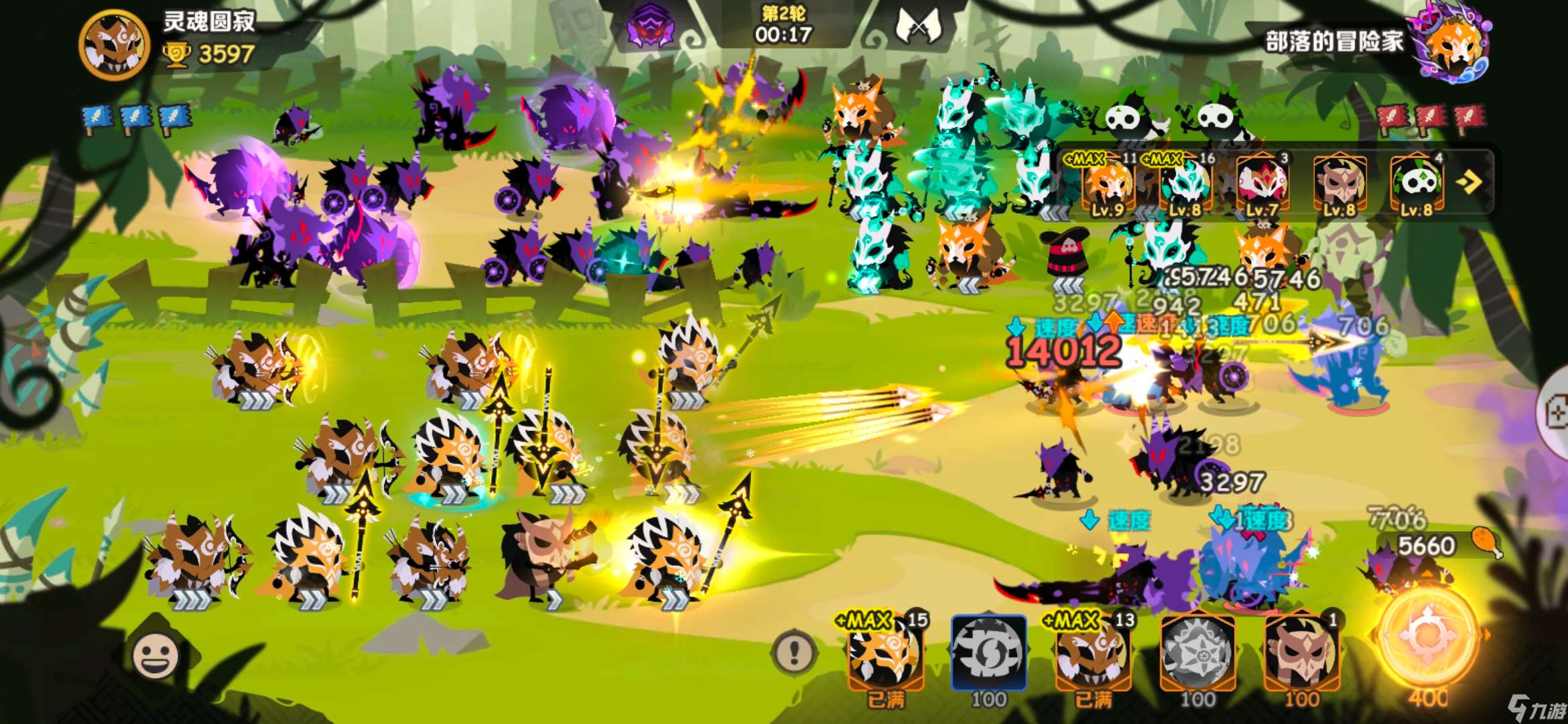View the enemy's skull mask Lv.8 card
The width and height of the screenshot is (1568, 724).
(x=1416, y=184)
